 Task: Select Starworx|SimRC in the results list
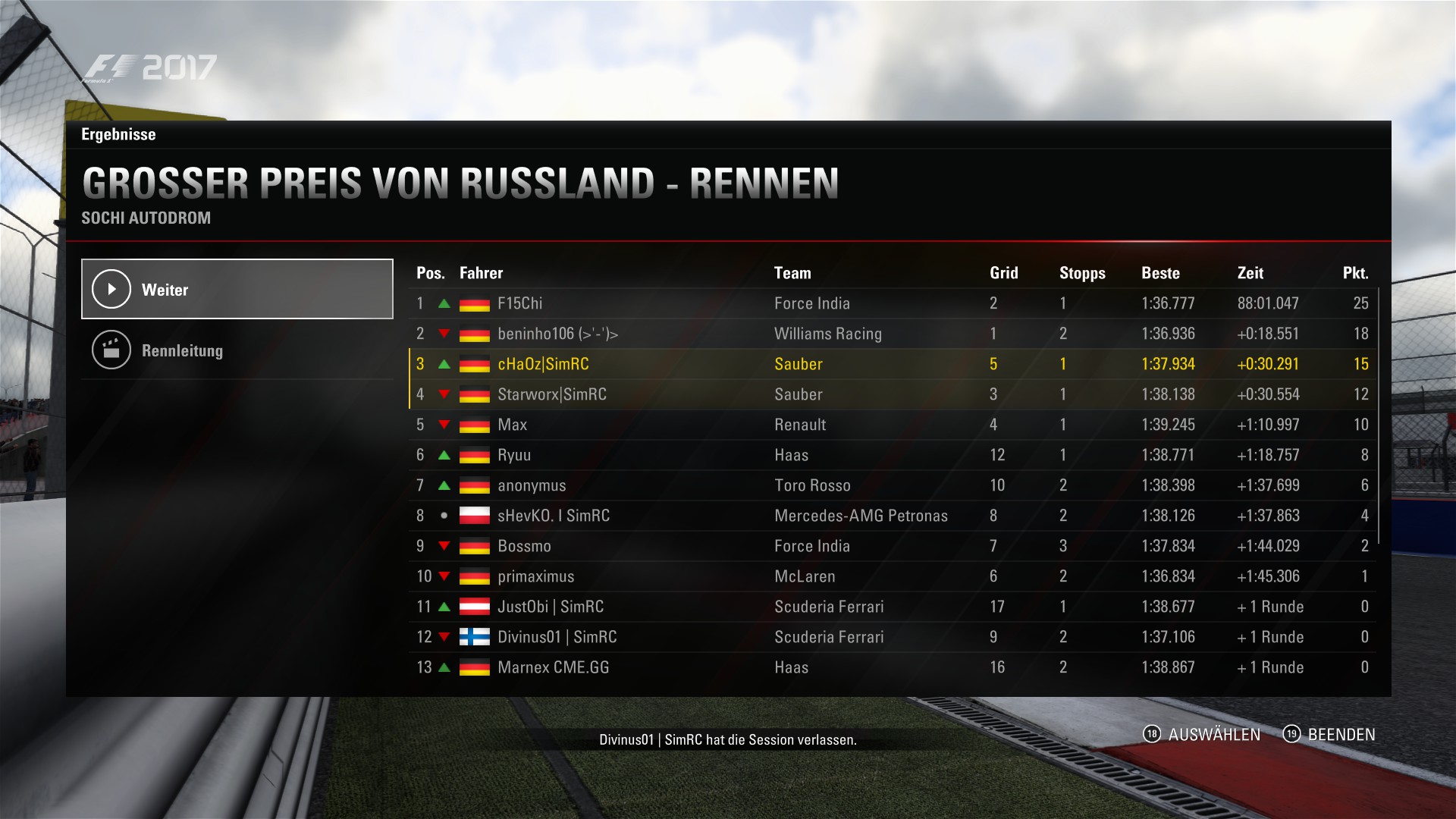click(892, 394)
